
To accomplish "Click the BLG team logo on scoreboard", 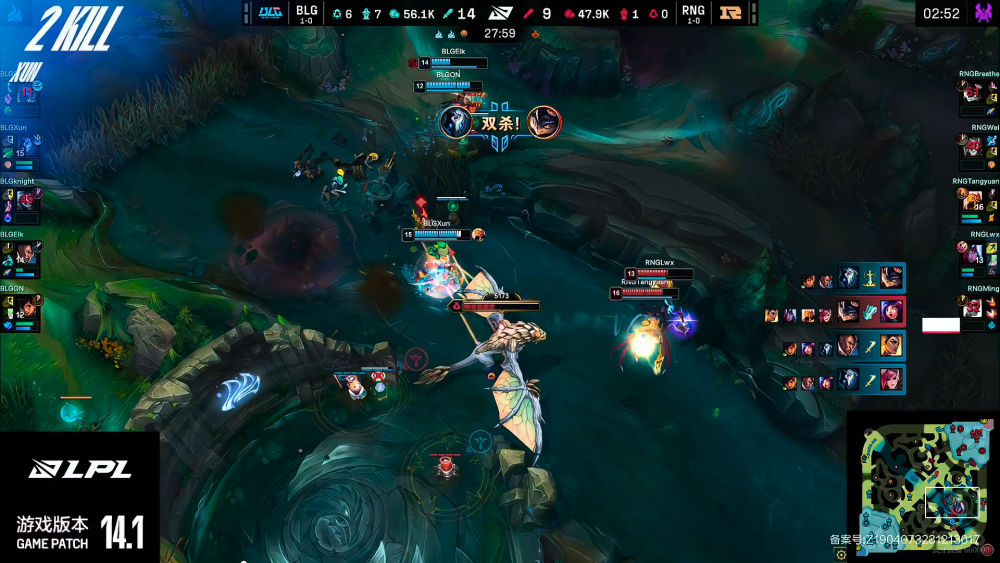I will pos(269,12).
